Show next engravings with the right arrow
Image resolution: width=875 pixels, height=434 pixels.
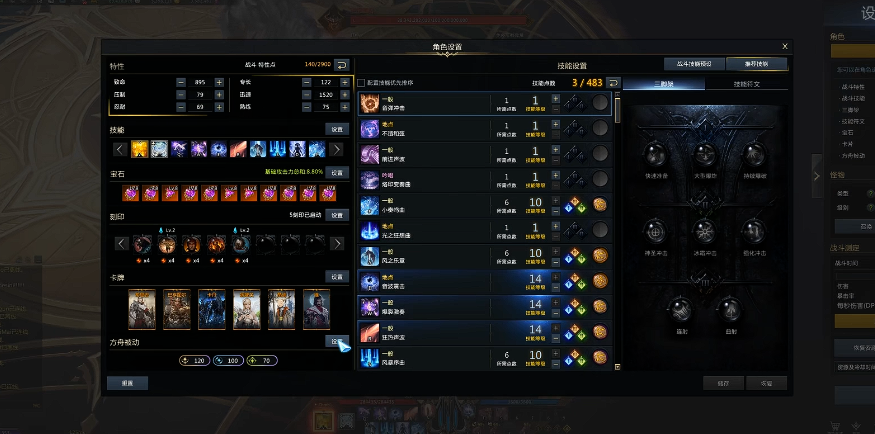click(337, 243)
